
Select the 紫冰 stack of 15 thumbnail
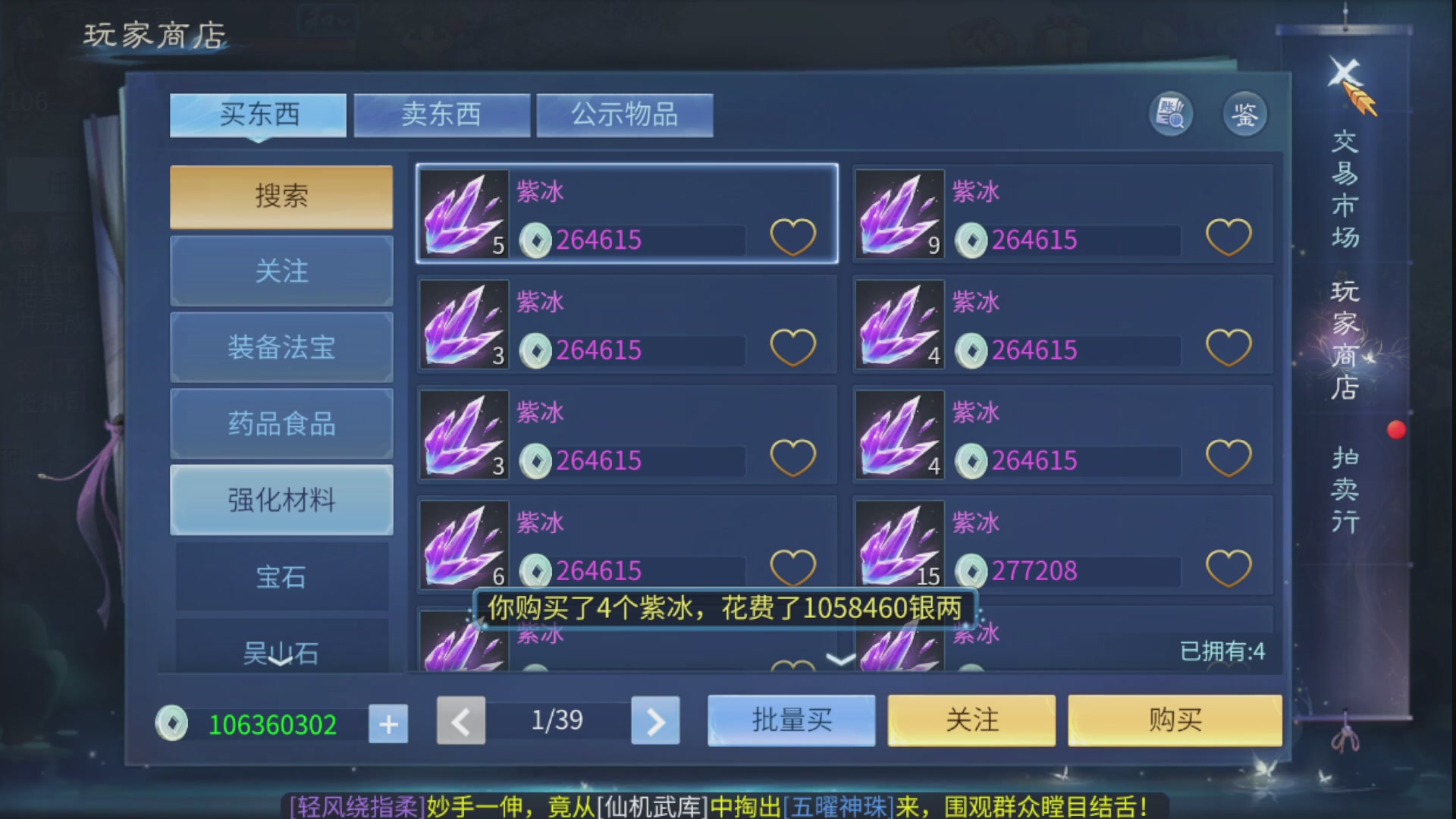coord(899,544)
